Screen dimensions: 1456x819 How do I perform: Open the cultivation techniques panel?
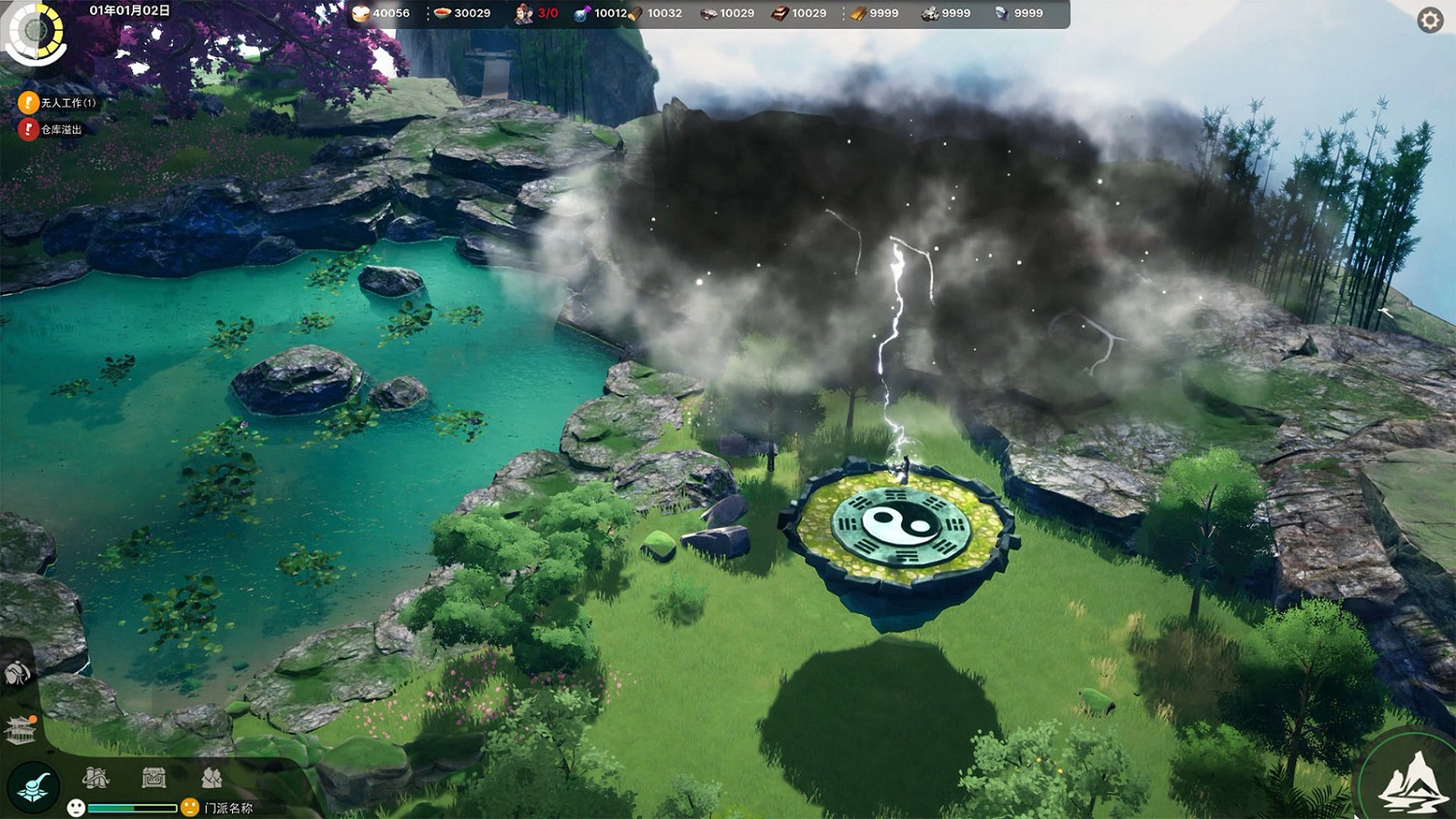point(95,778)
